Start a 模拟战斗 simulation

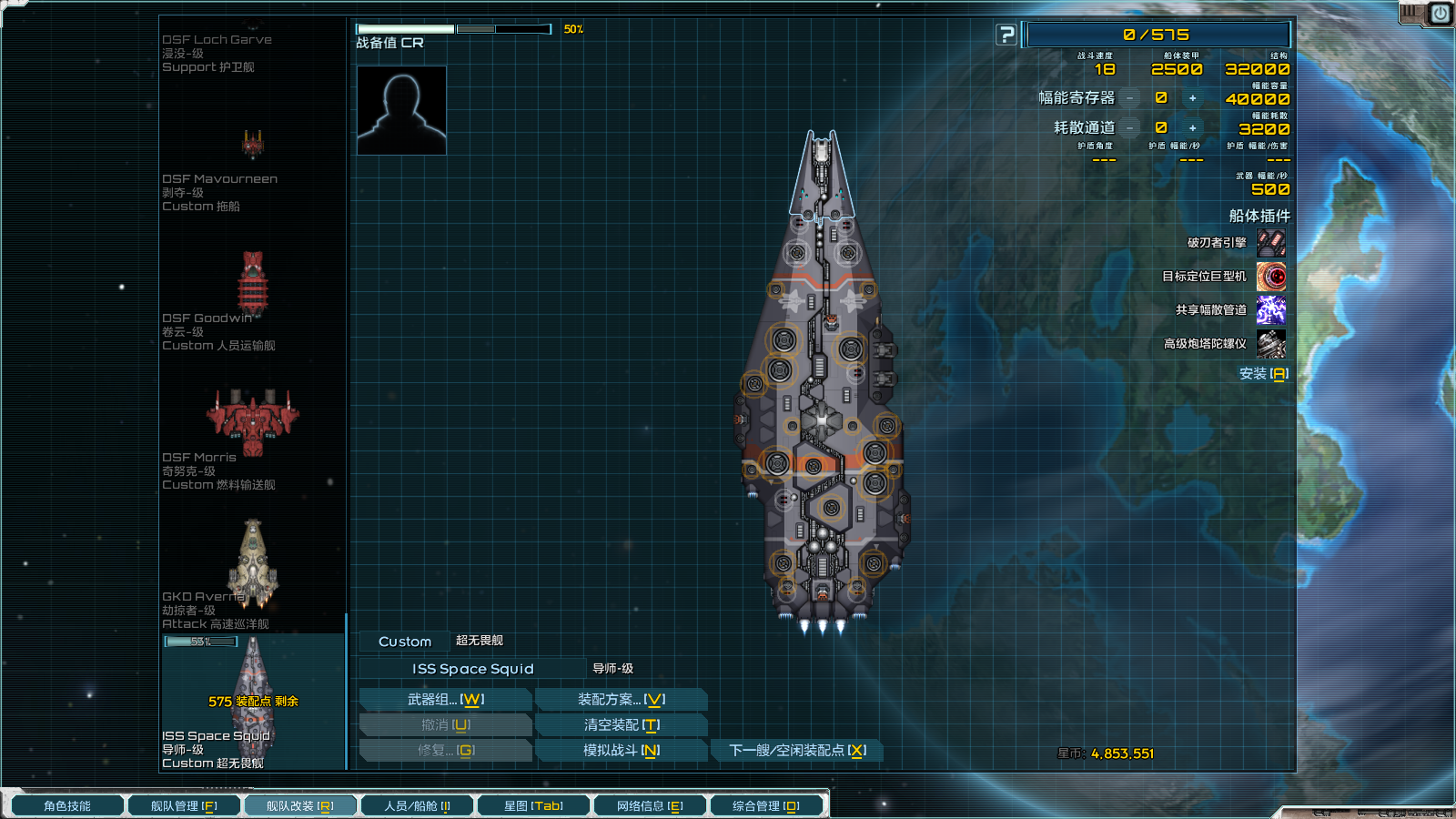(x=621, y=751)
